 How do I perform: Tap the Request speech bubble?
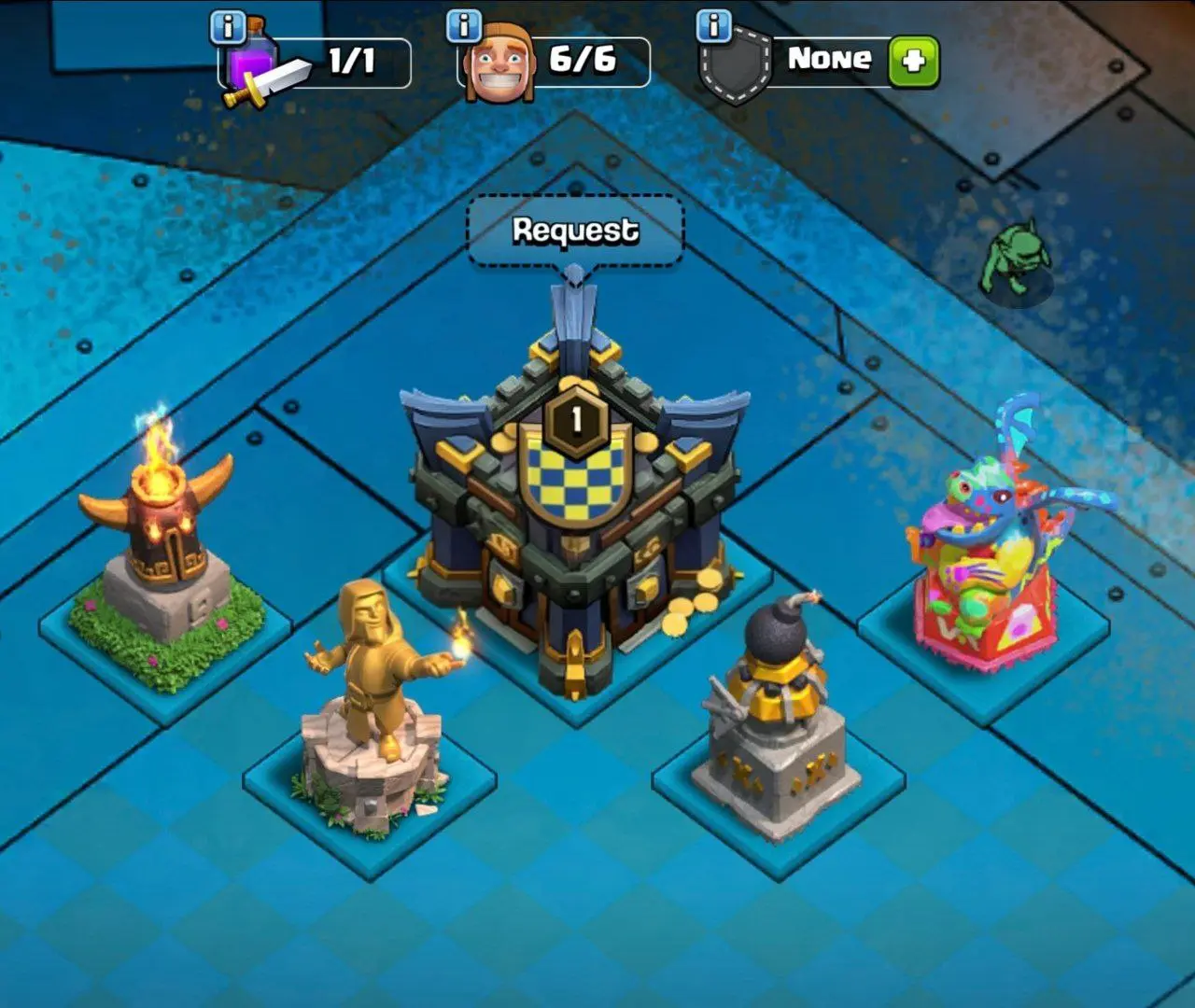pos(575,231)
